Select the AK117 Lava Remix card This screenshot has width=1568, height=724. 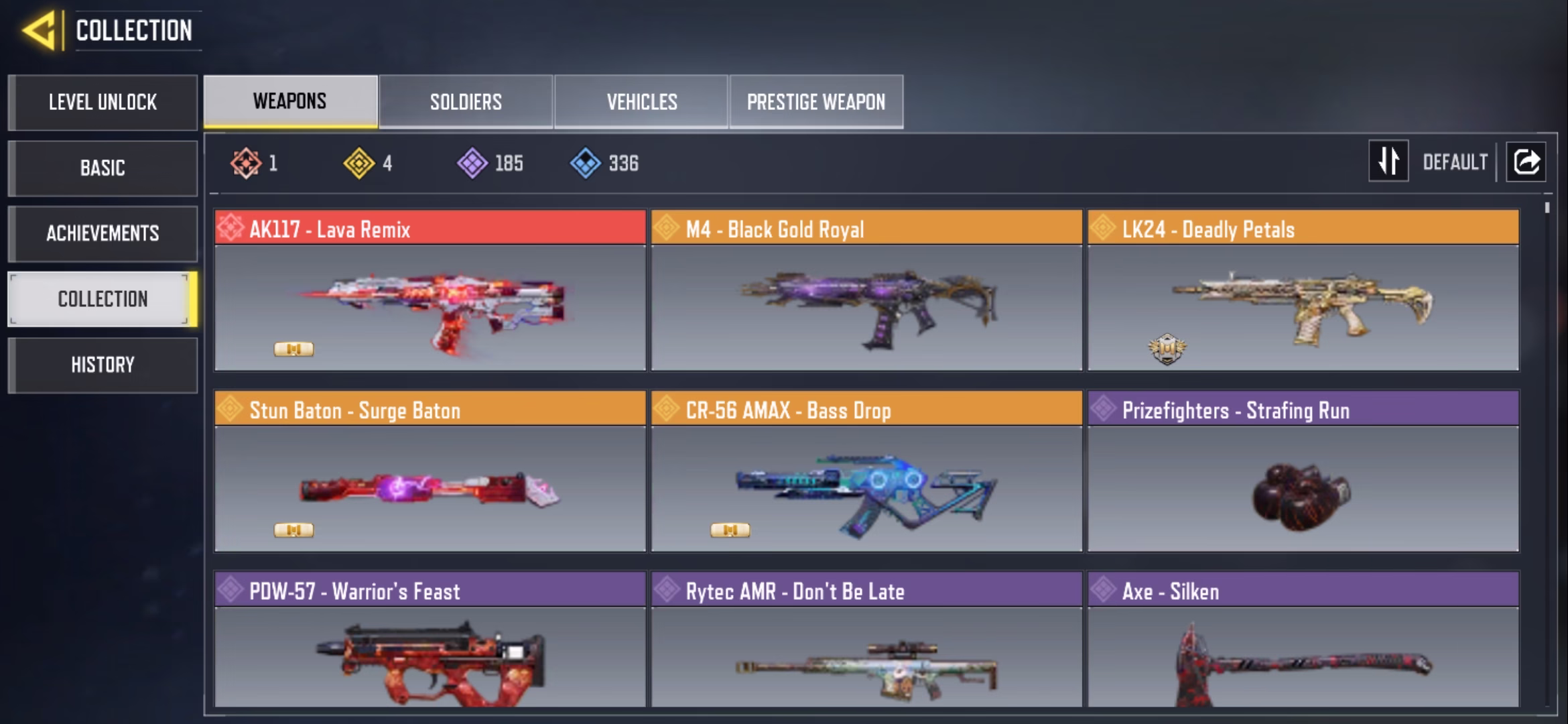(430, 291)
